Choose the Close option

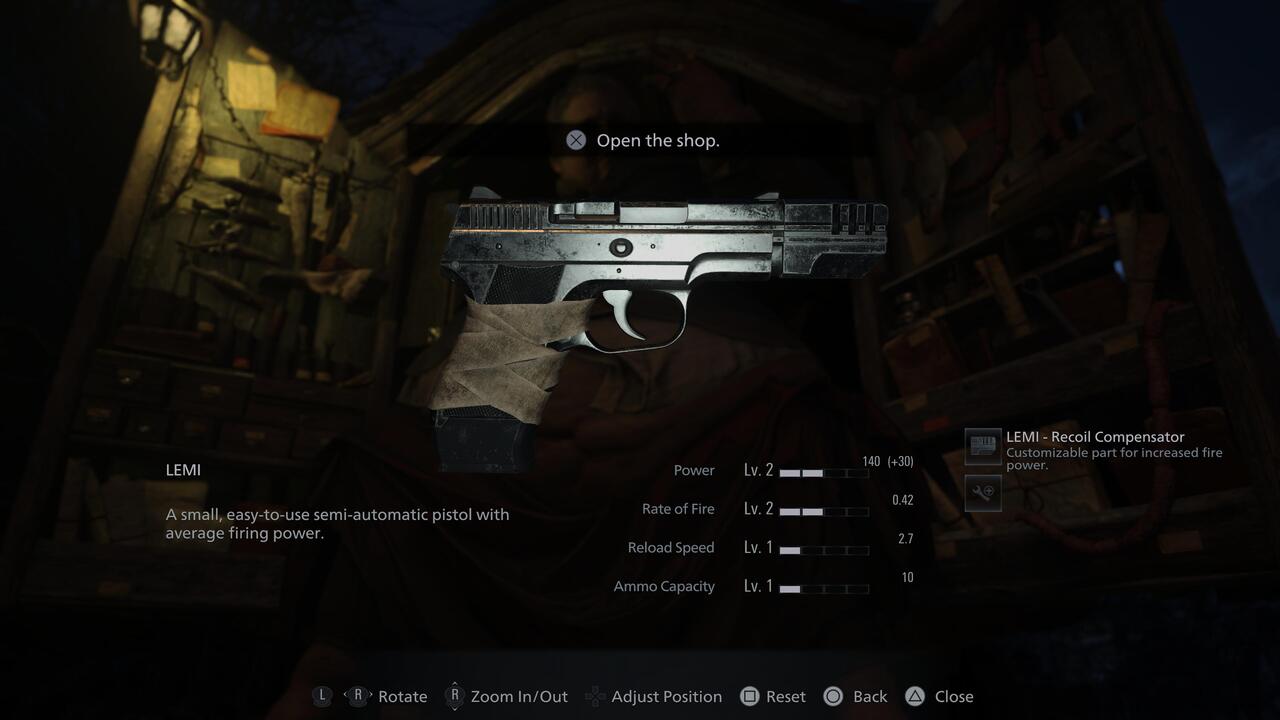pyautogui.click(x=954, y=696)
